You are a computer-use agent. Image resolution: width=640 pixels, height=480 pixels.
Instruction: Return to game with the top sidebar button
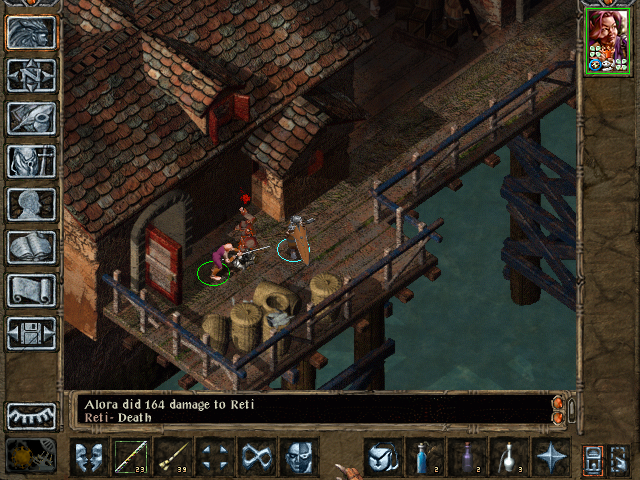[30, 32]
